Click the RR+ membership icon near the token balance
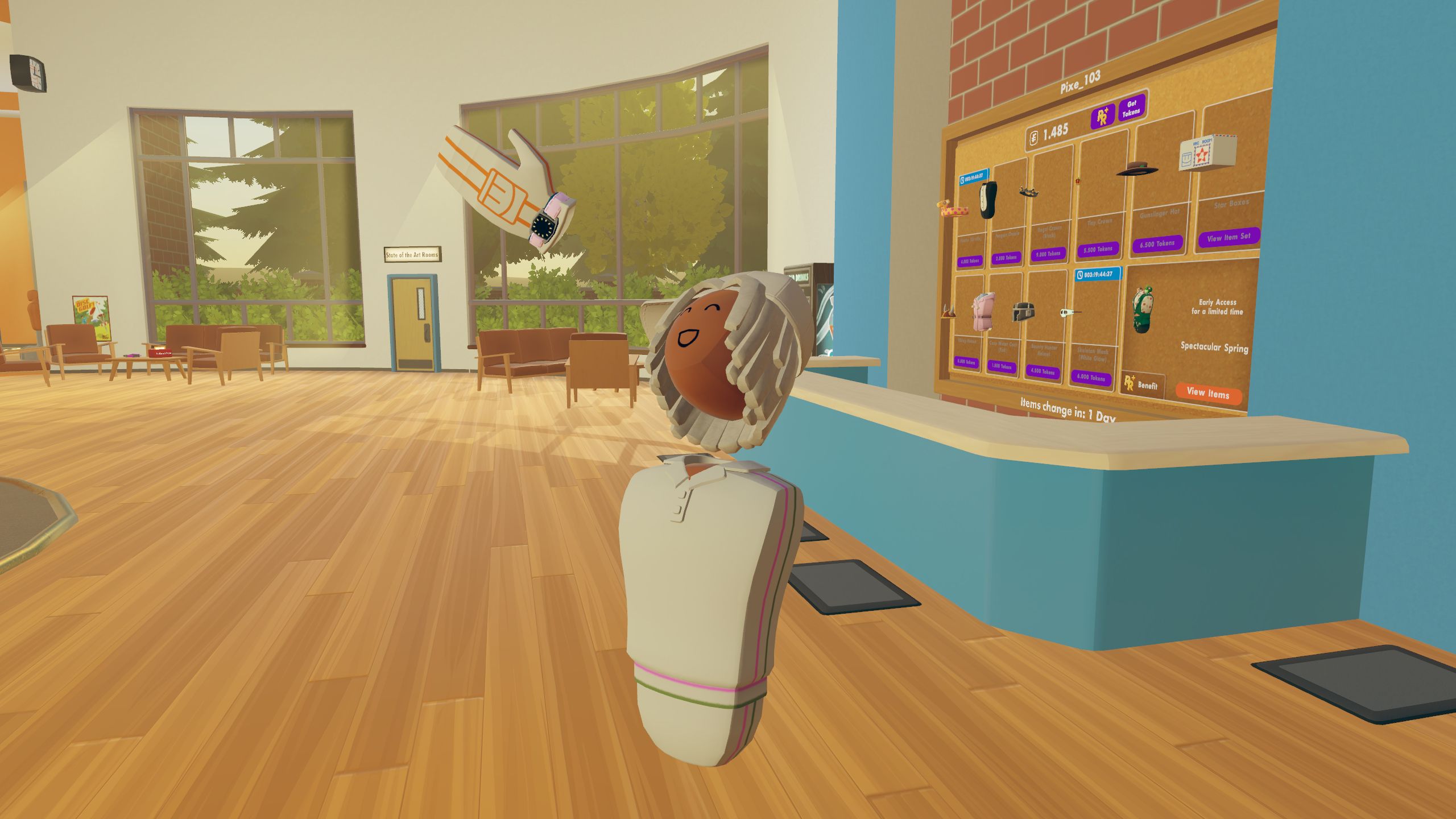Viewport: 1456px width, 819px height. pyautogui.click(x=1103, y=114)
